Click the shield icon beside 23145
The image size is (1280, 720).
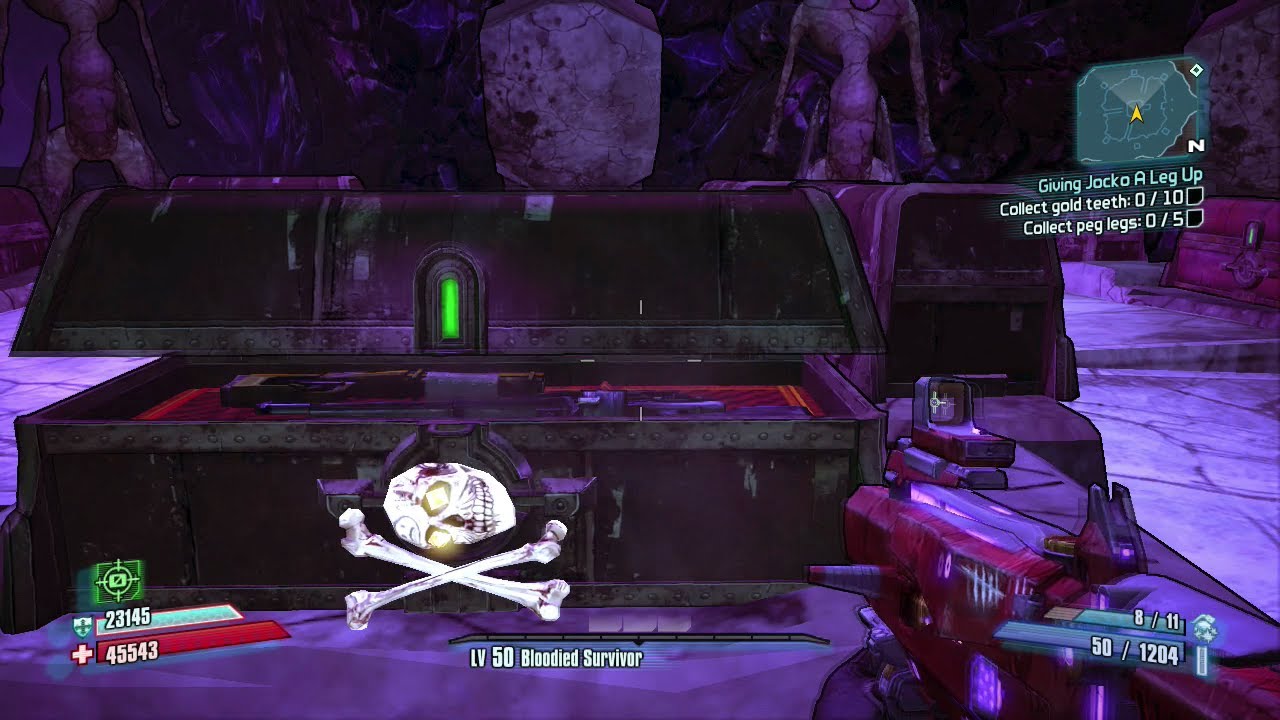coord(82,626)
